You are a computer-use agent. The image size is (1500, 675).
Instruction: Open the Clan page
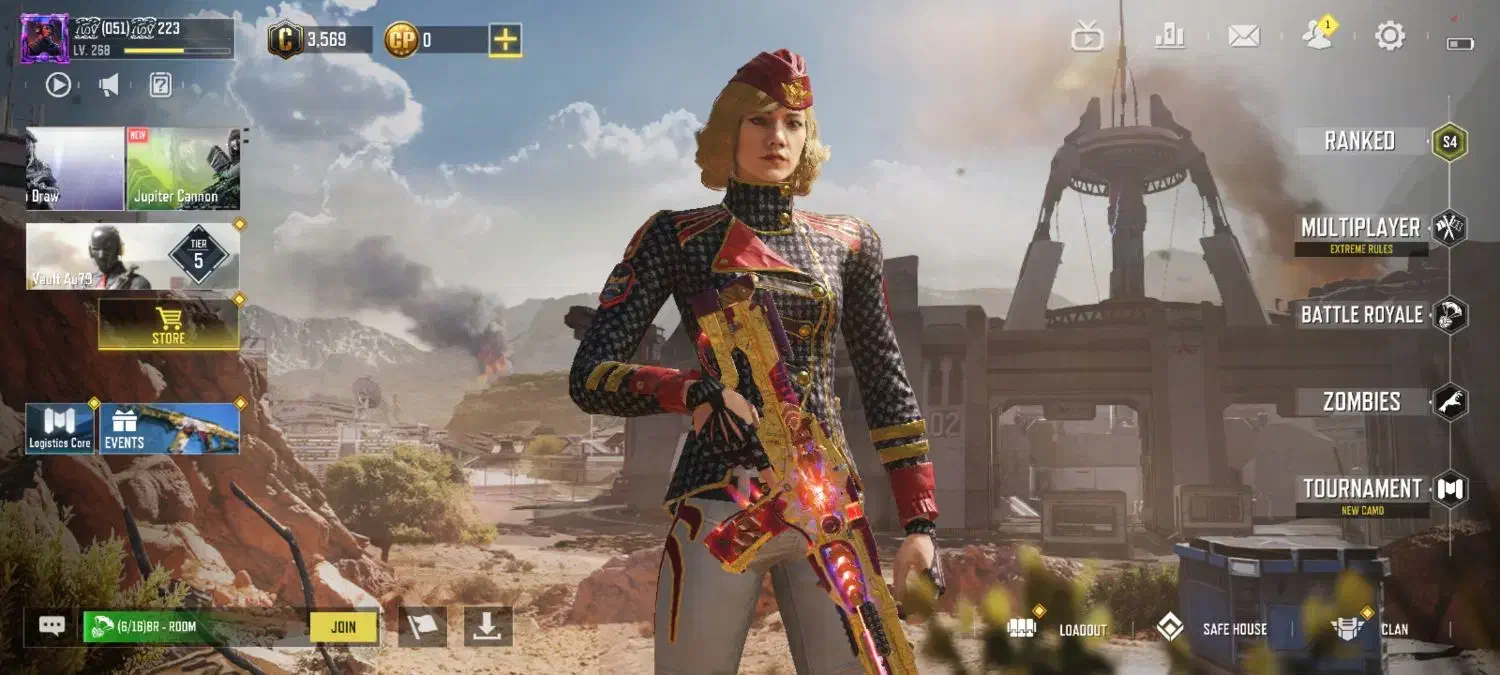[1369, 628]
